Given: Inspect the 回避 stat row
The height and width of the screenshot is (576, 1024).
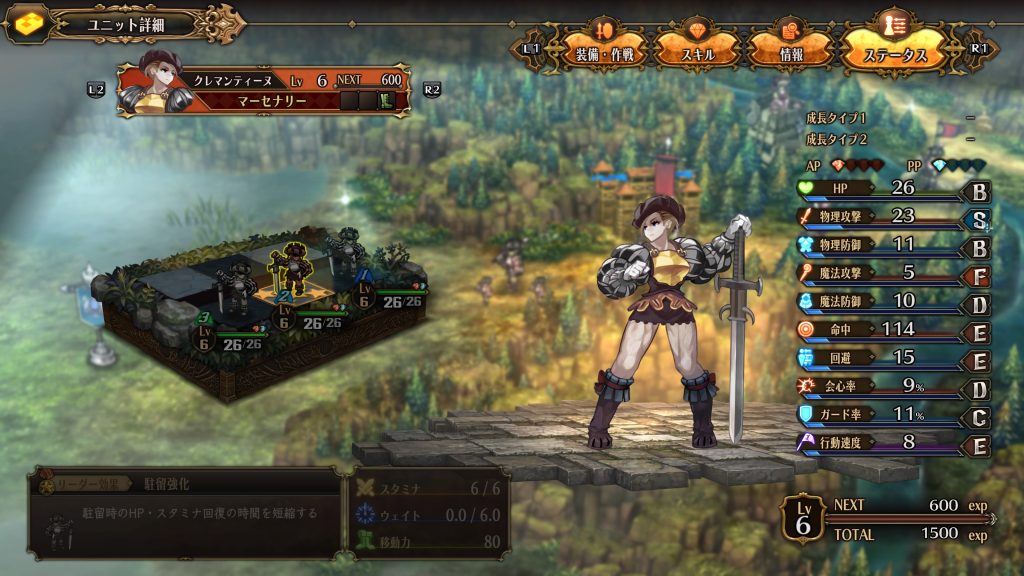Looking at the screenshot, I should 880,357.
